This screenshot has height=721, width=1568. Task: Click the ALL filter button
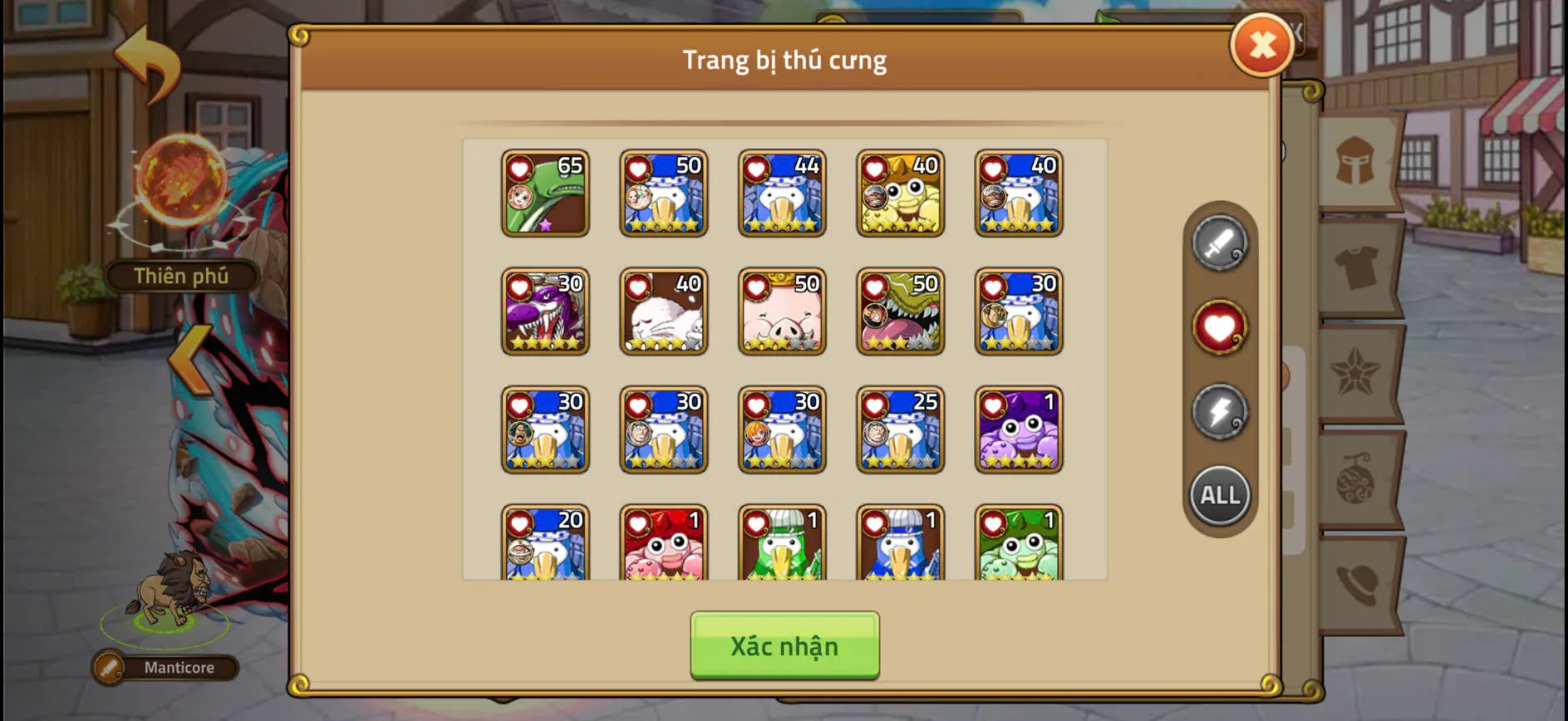[x=1218, y=495]
